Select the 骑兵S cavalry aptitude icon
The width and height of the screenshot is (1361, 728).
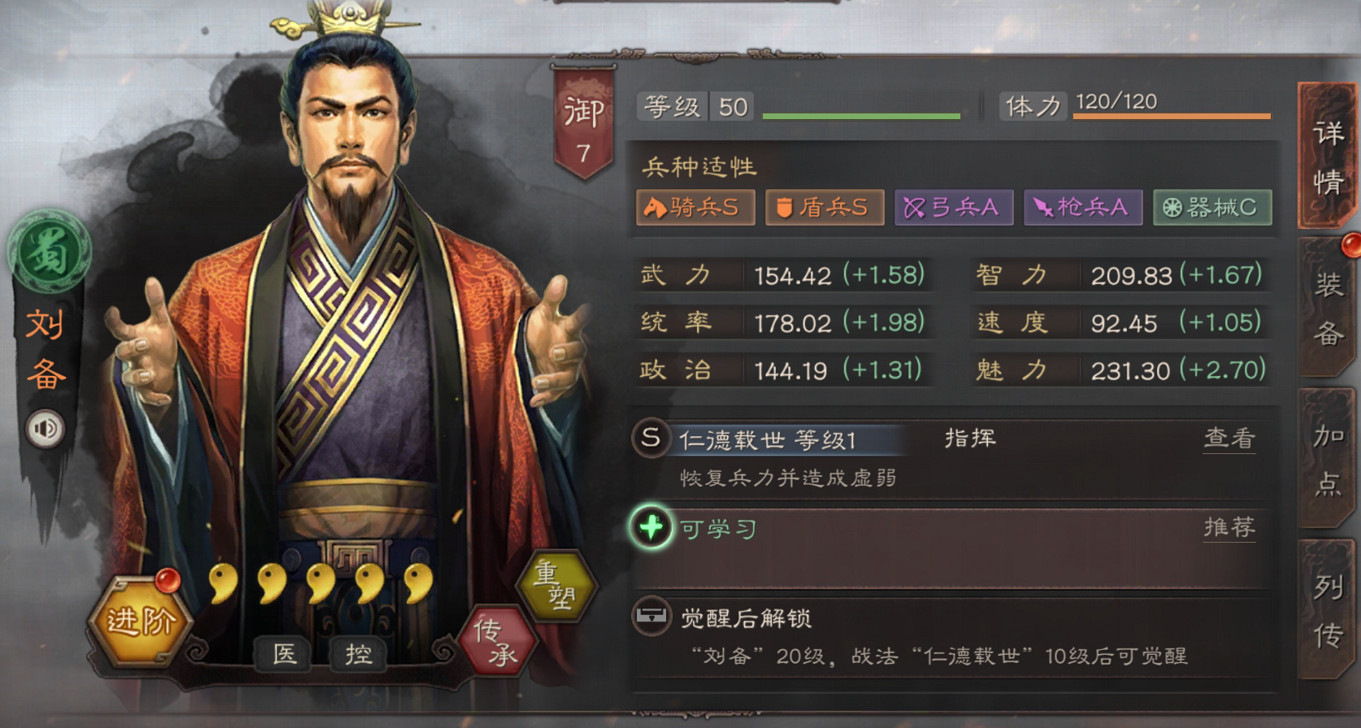point(696,207)
